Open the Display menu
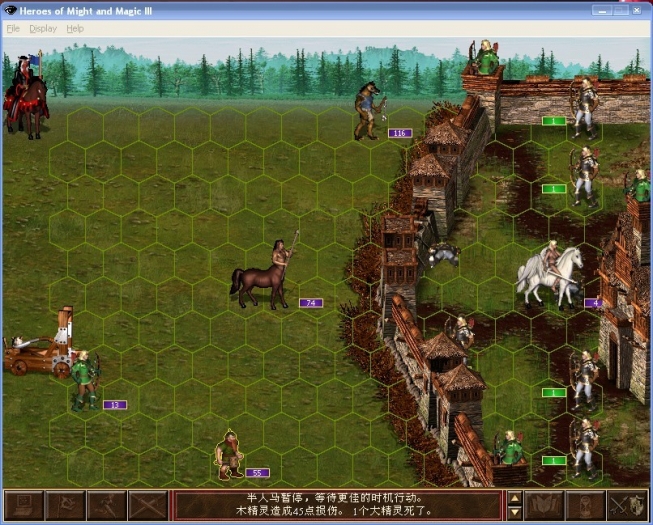 (43, 29)
